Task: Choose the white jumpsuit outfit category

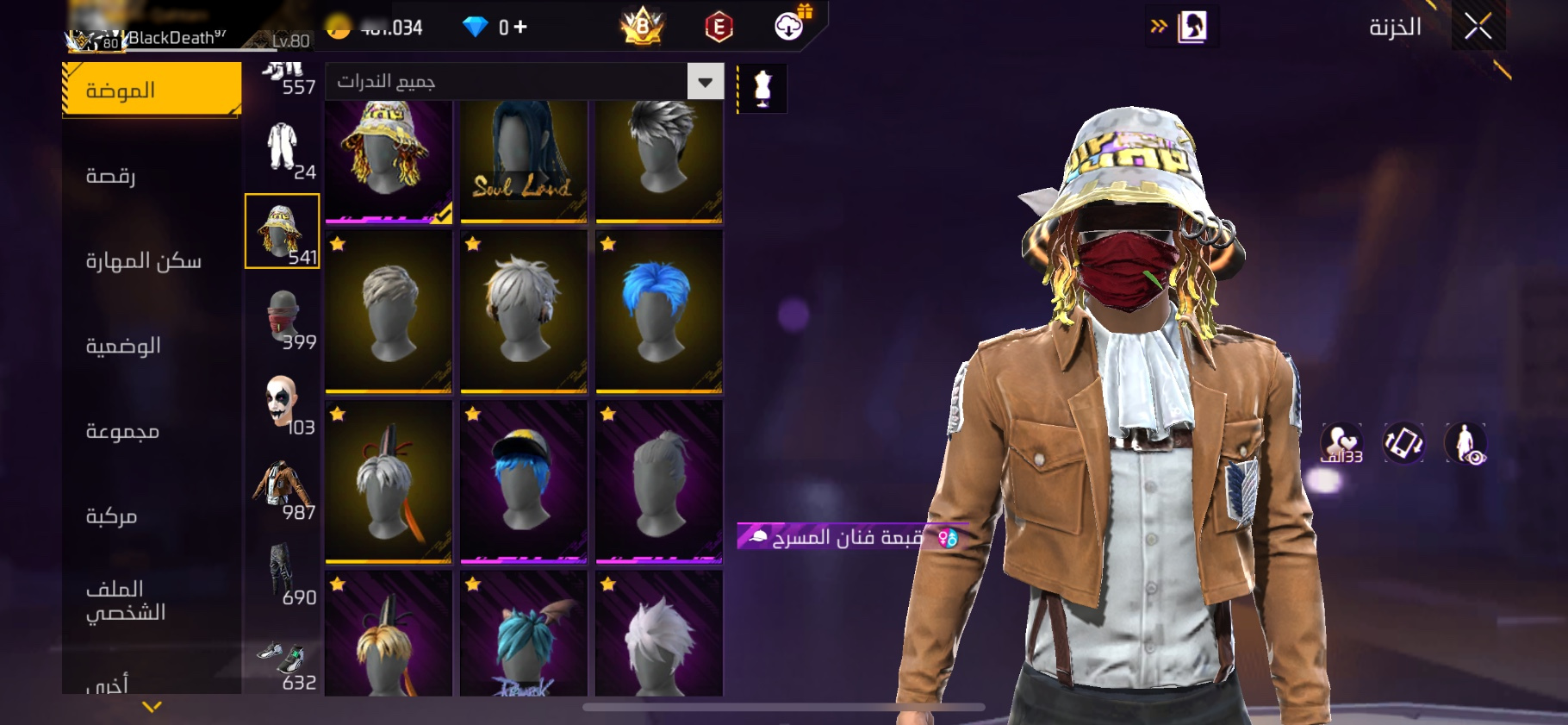Action: click(x=283, y=147)
